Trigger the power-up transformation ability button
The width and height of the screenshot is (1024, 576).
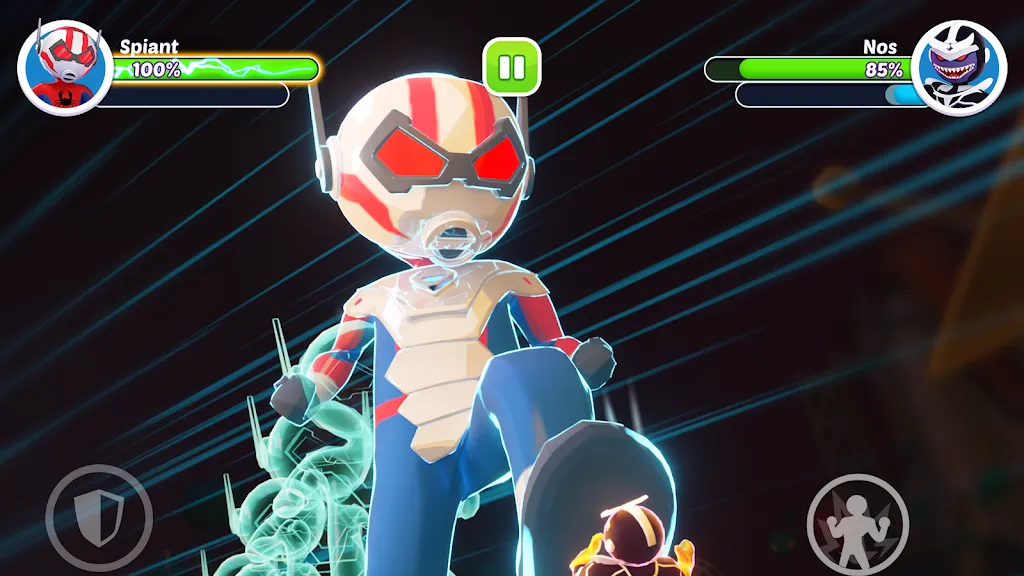tap(857, 524)
